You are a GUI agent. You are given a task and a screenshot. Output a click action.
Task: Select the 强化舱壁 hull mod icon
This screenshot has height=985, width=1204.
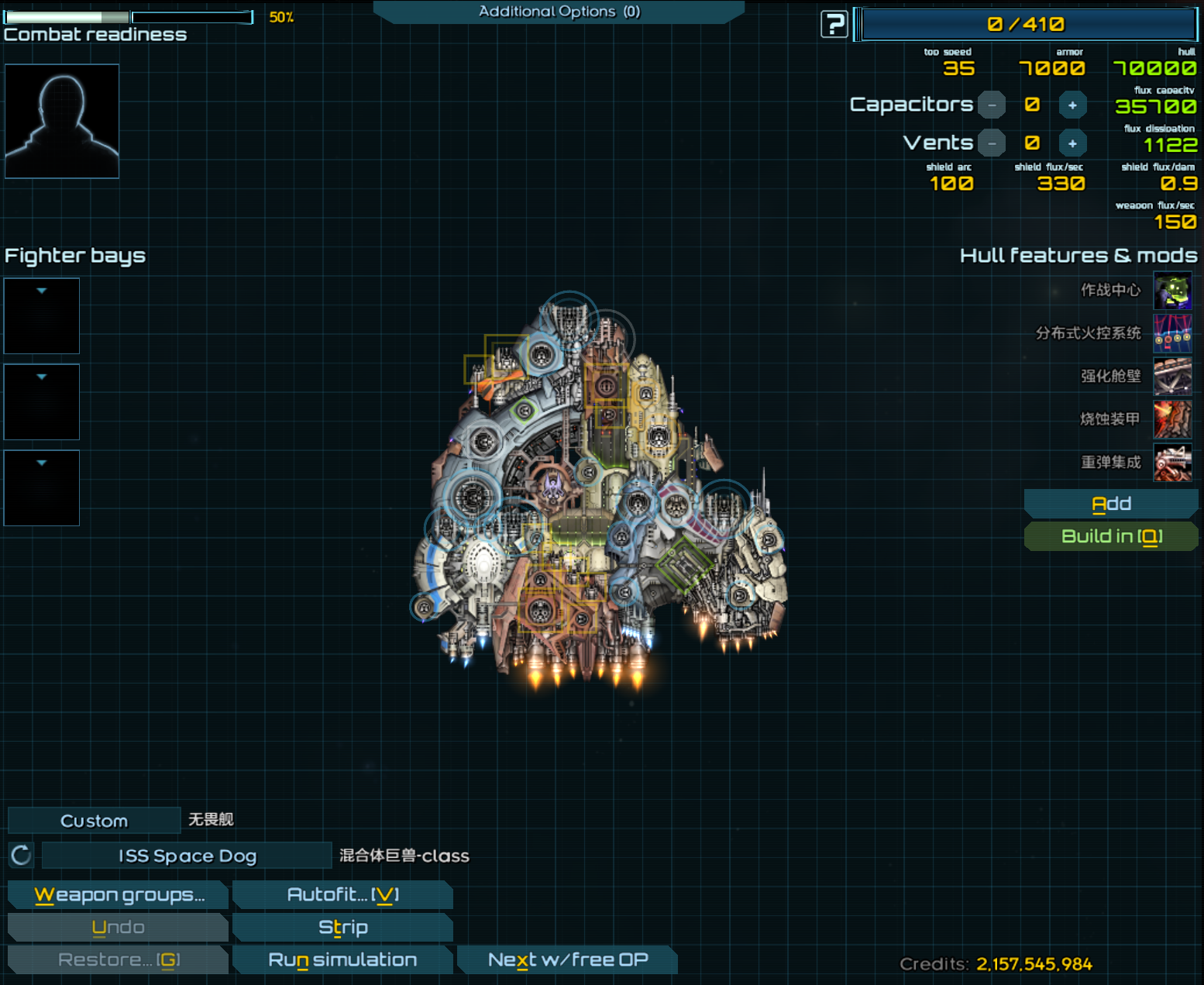pos(1172,377)
